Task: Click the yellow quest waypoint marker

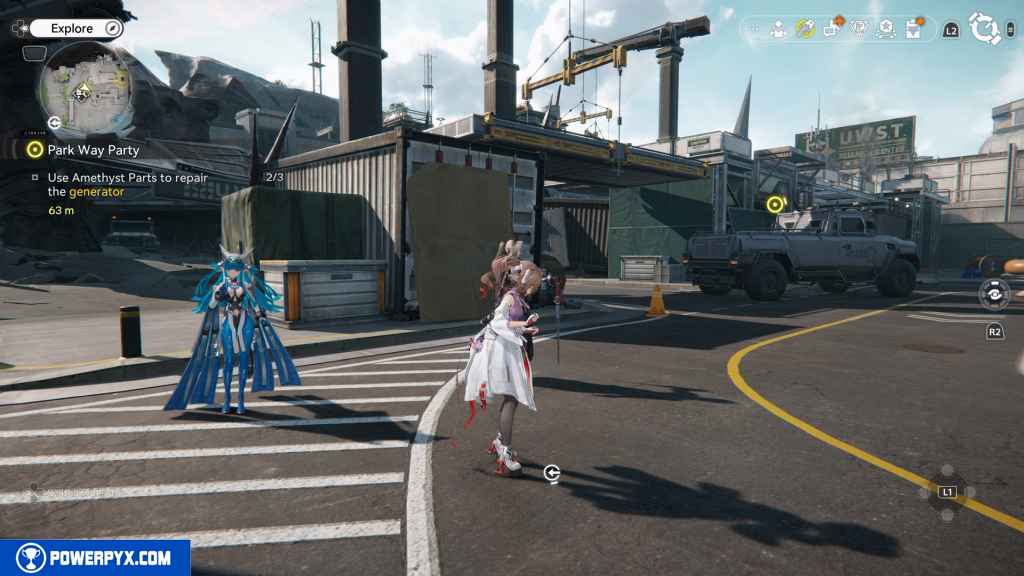Action: (774, 204)
